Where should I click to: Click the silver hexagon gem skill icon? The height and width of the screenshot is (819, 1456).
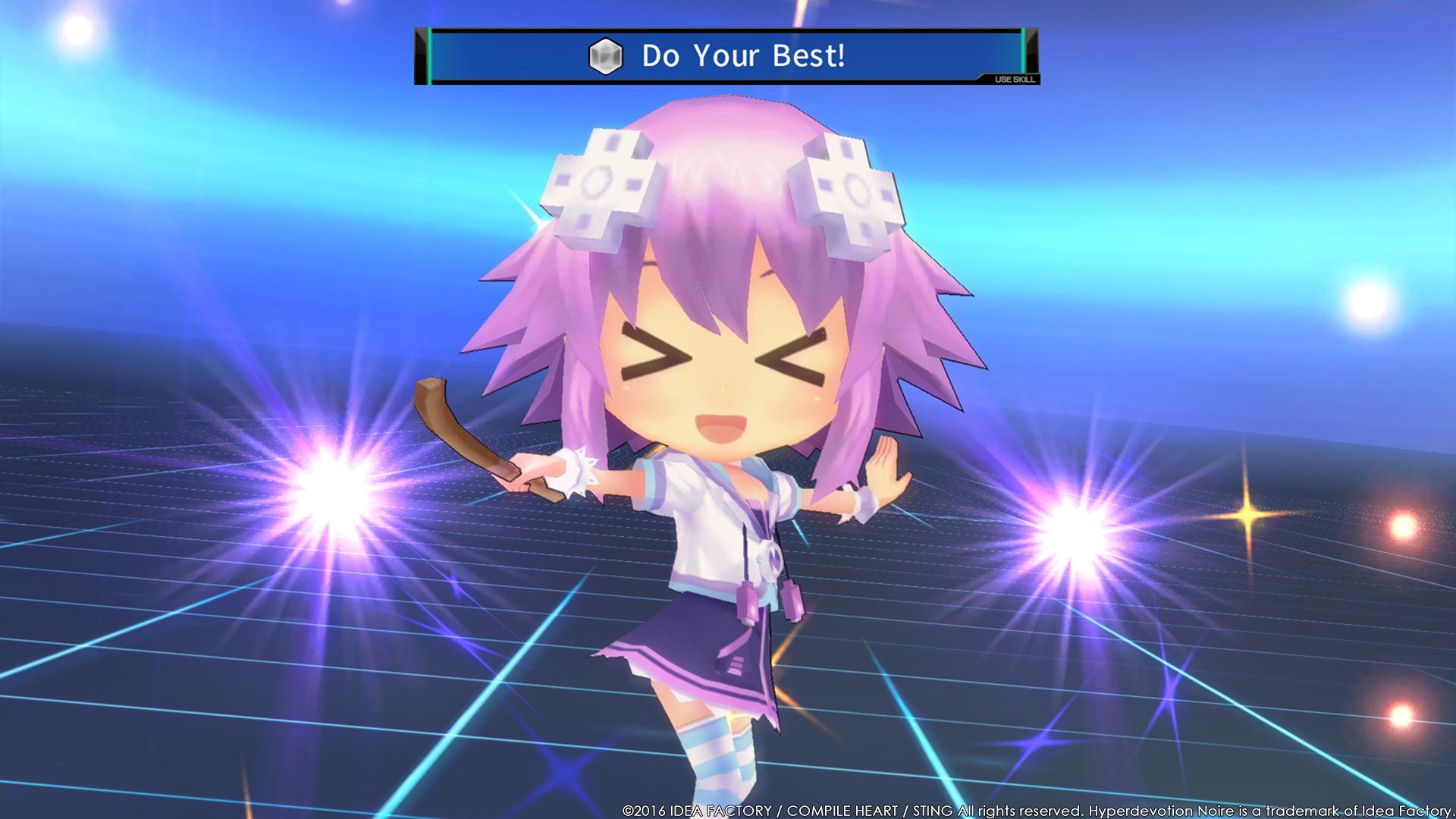tap(605, 55)
